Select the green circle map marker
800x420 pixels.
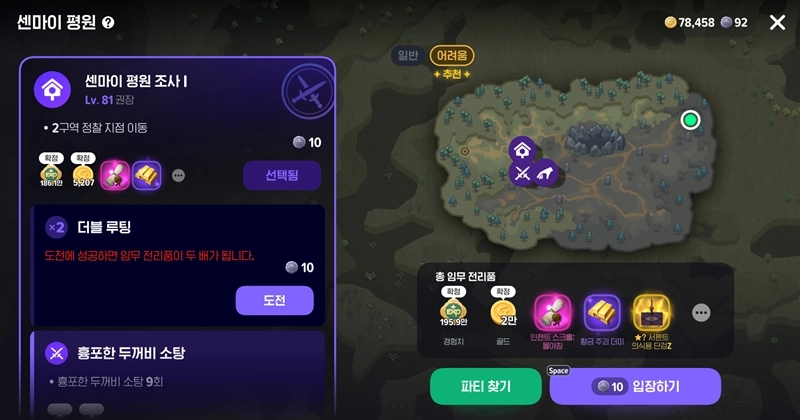689,120
